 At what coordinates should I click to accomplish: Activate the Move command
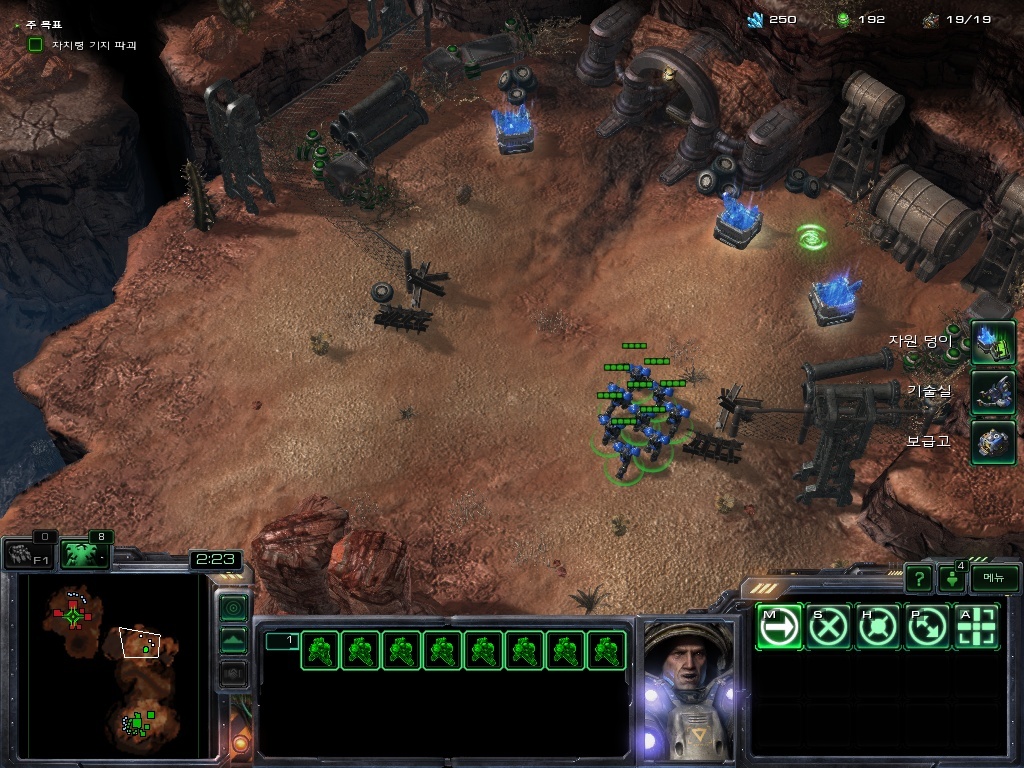pyautogui.click(x=779, y=627)
